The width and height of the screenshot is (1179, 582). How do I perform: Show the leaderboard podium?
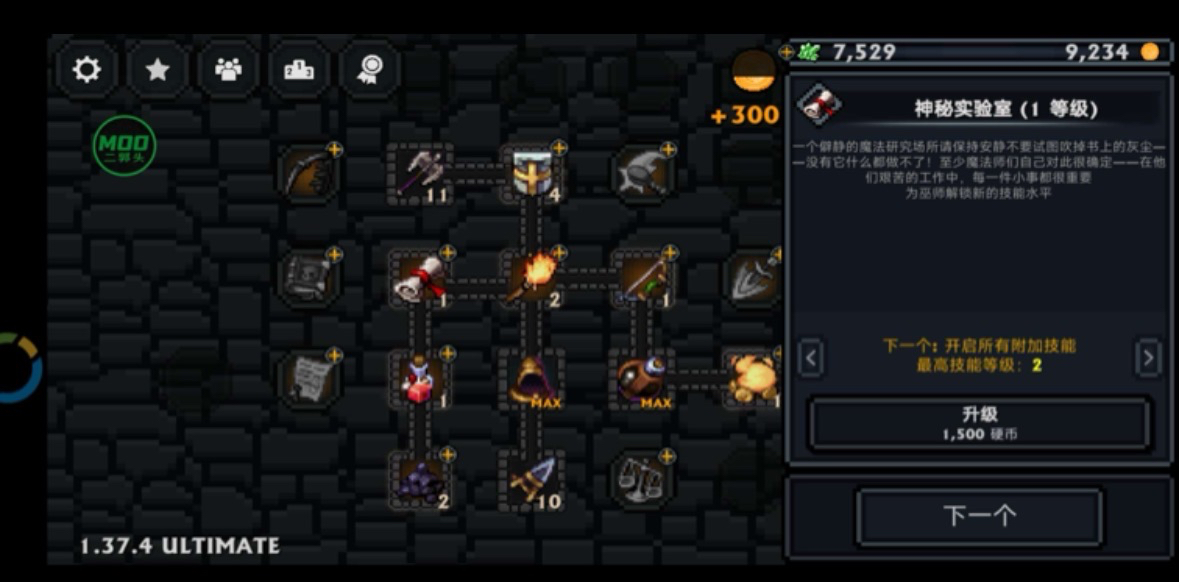[x=299, y=69]
